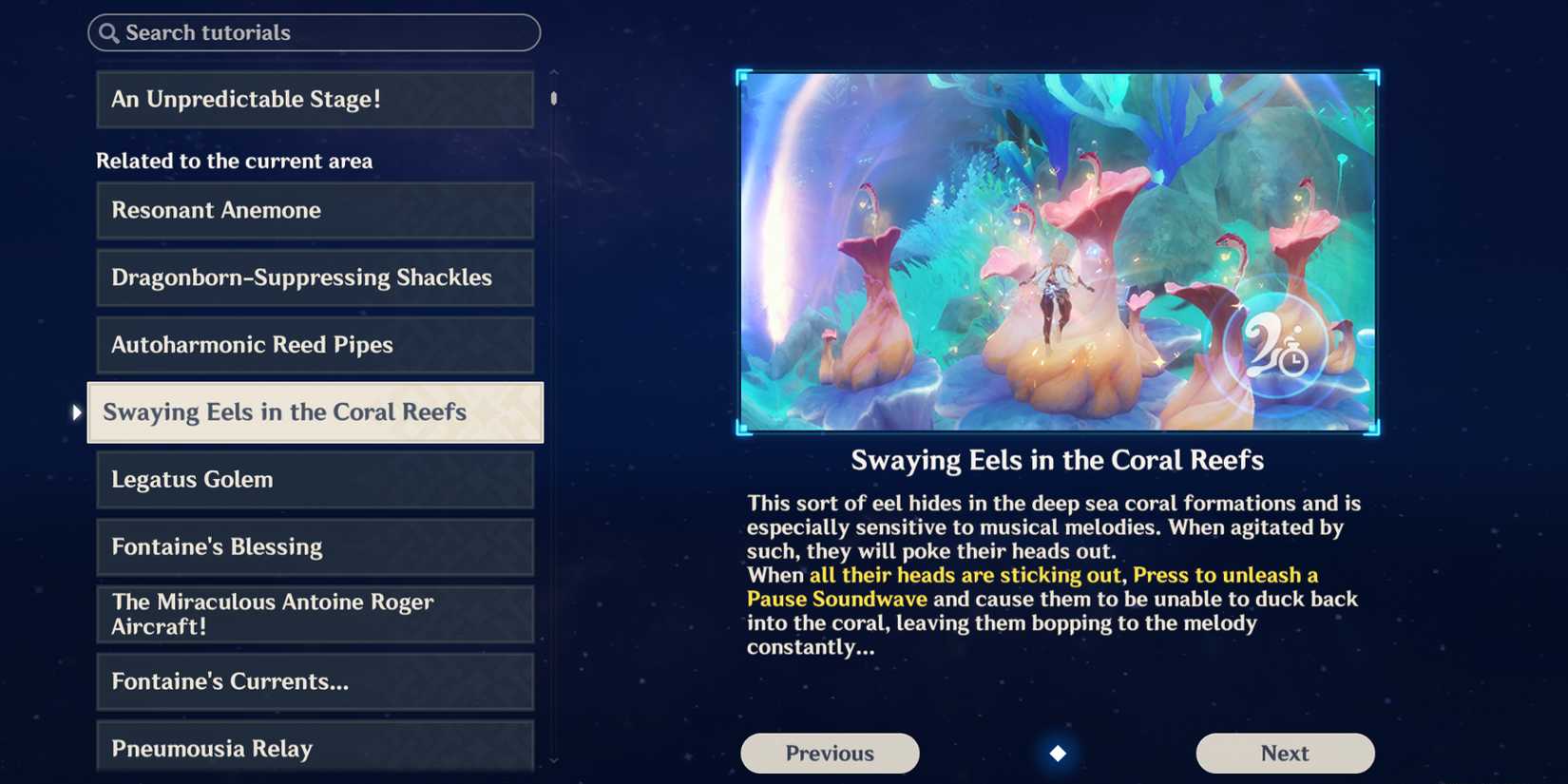1568x784 pixels.
Task: Click the search magnifier icon
Action: click(107, 32)
